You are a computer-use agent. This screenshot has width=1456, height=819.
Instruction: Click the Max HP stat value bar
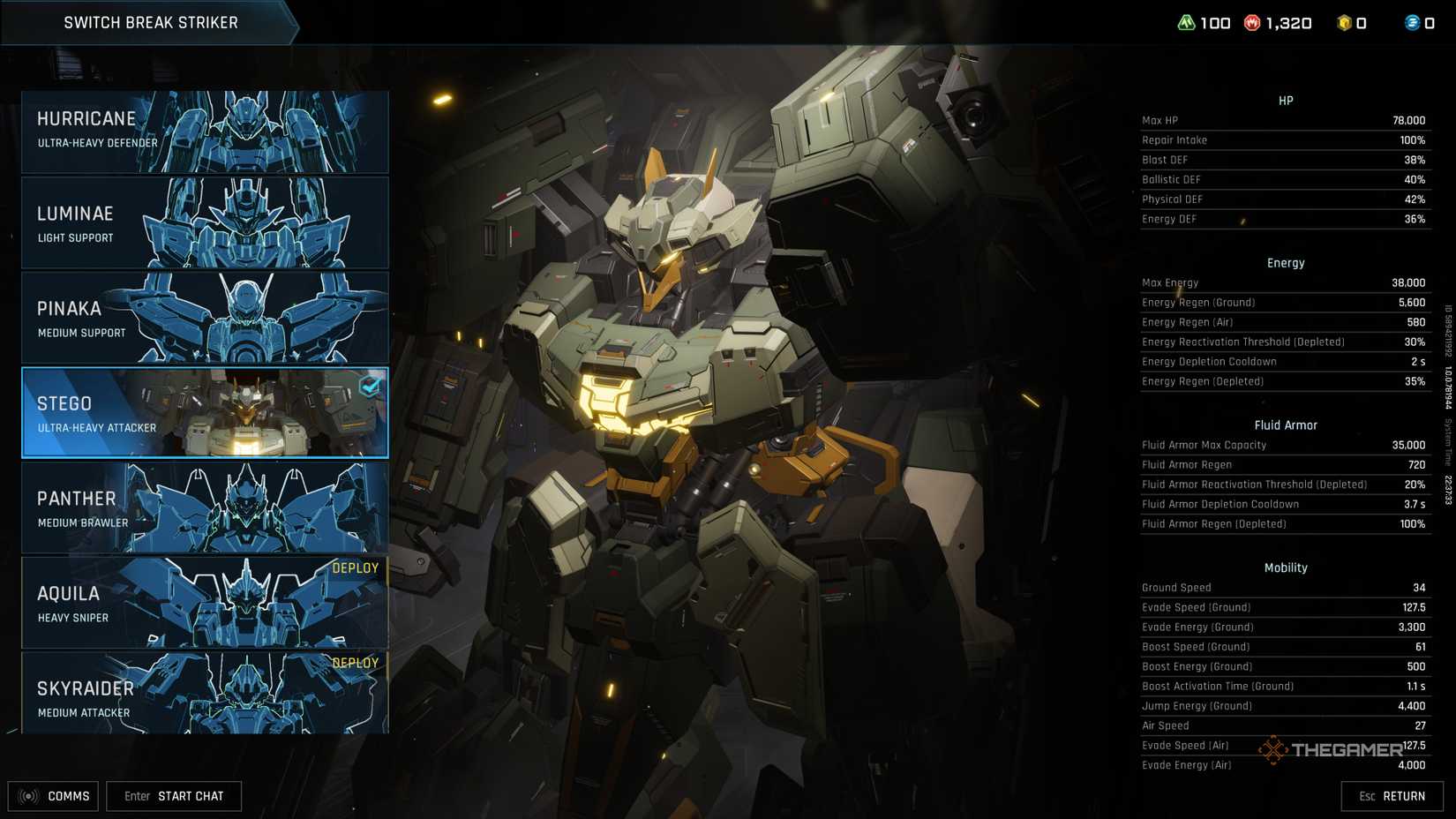pos(1285,119)
